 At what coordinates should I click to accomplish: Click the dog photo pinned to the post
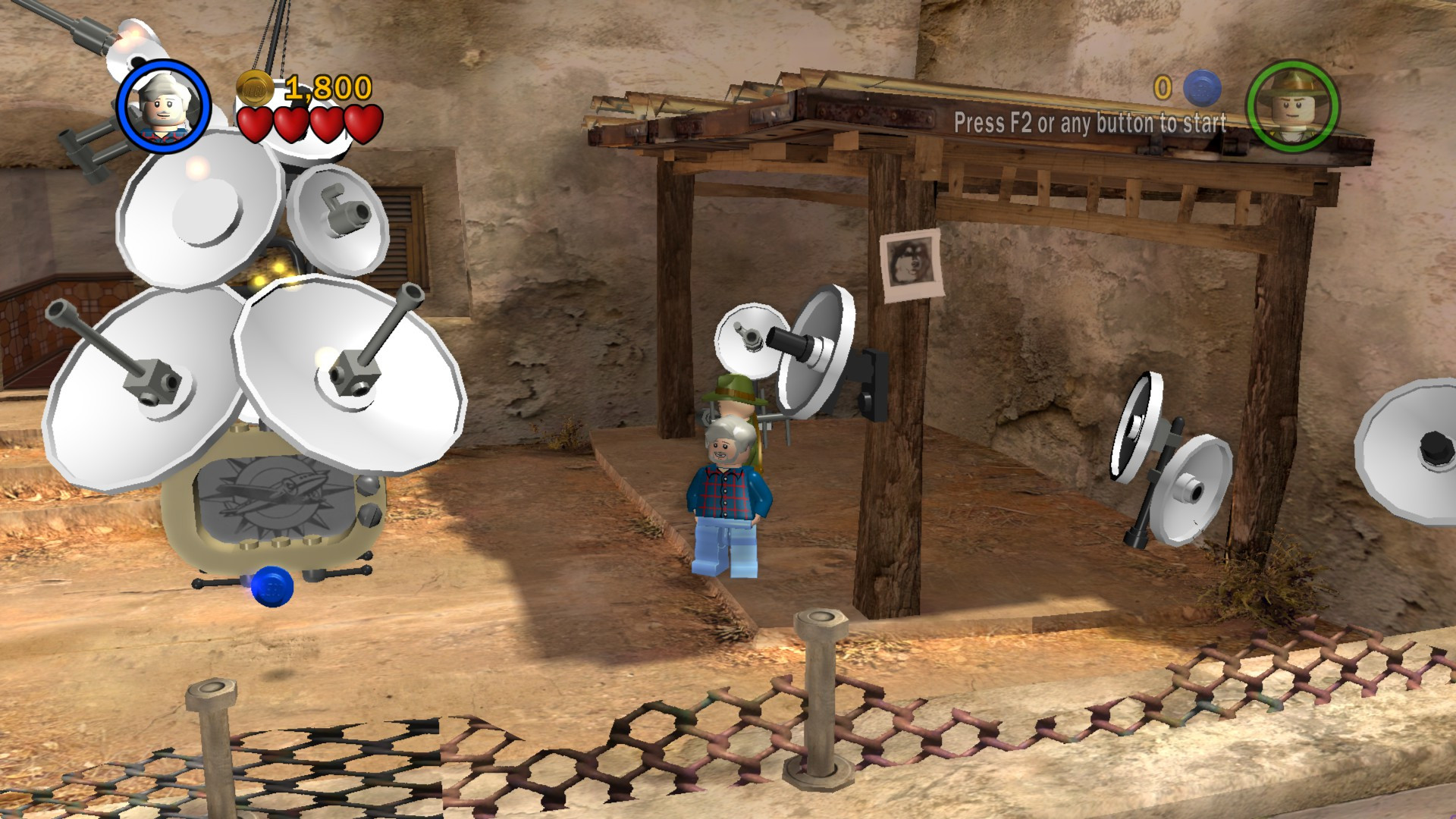912,265
